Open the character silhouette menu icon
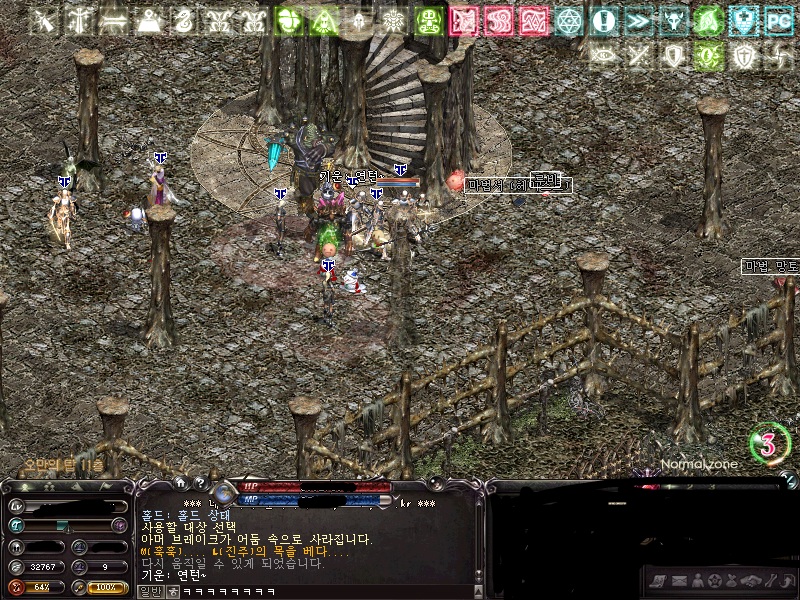 [697, 580]
